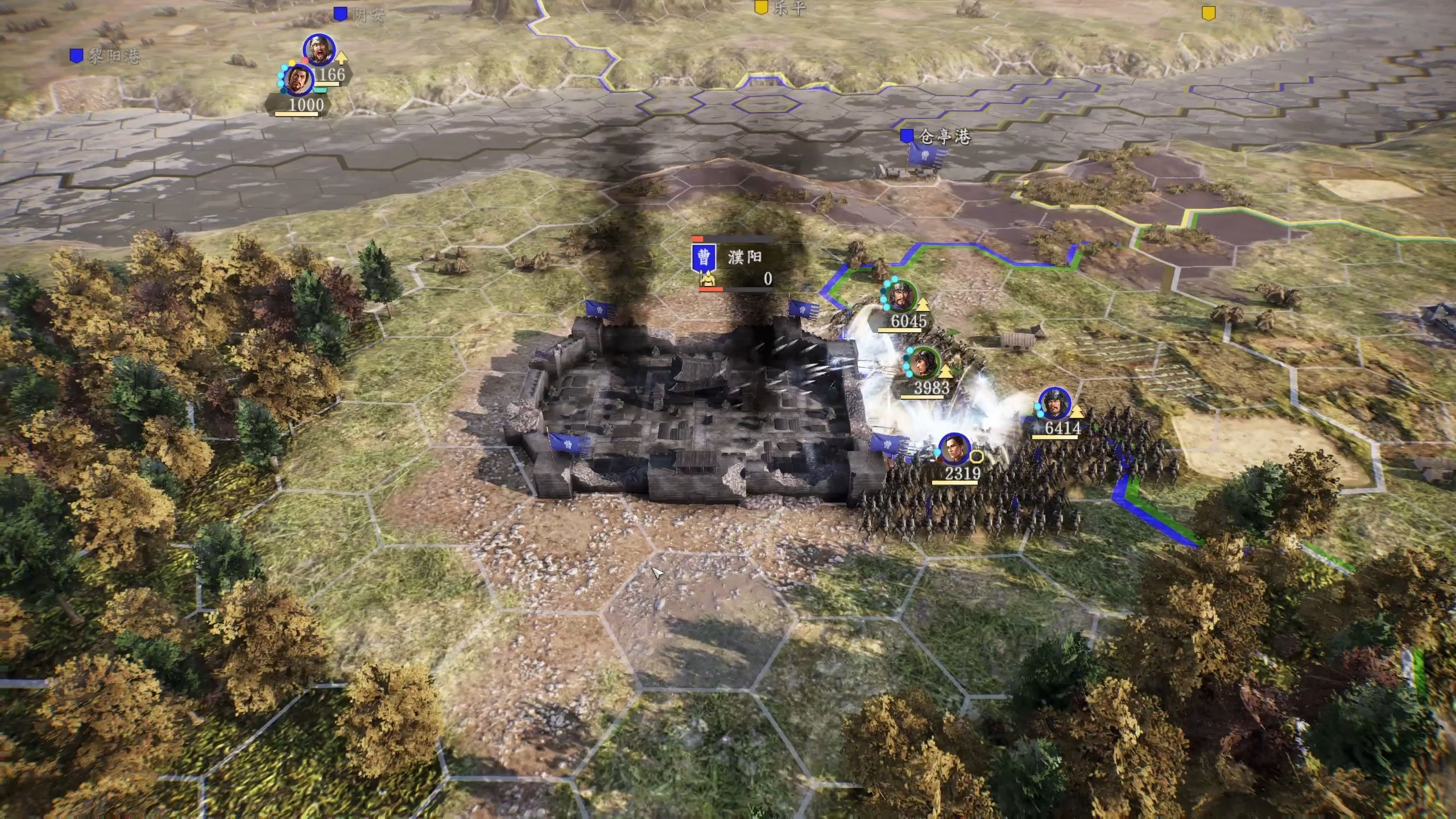Select the shouting officer portrait with 166 troops
The image size is (1456, 819).
(x=319, y=50)
